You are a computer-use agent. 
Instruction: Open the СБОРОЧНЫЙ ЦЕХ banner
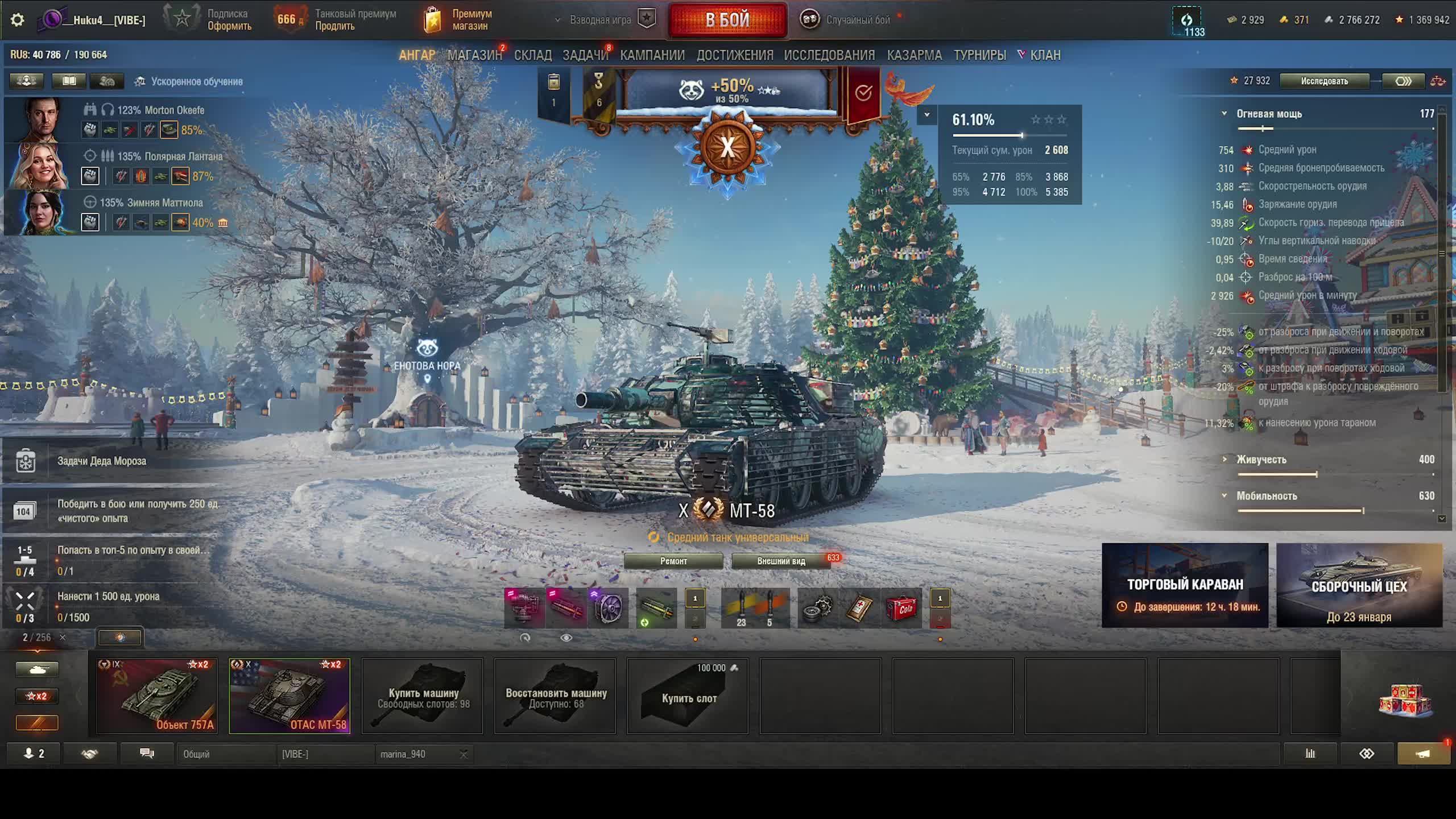1359,585
